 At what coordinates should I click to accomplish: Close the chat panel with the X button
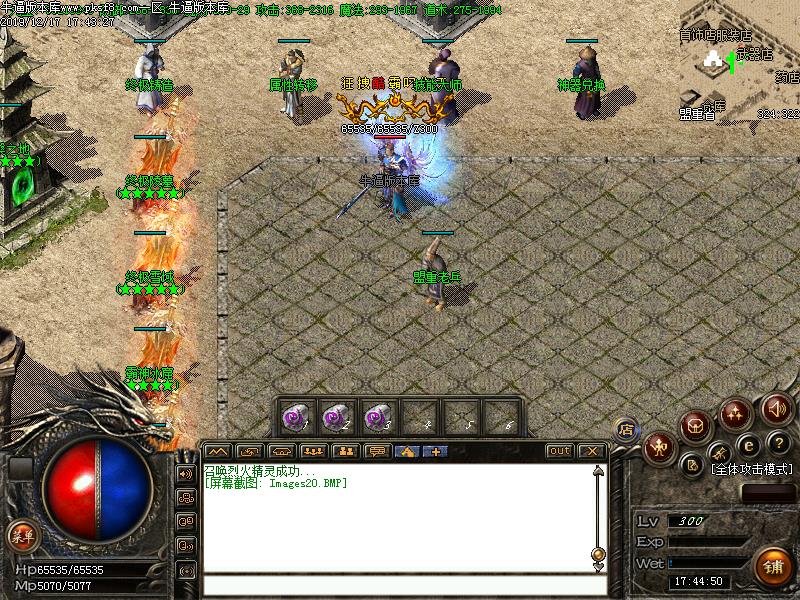[x=591, y=451]
